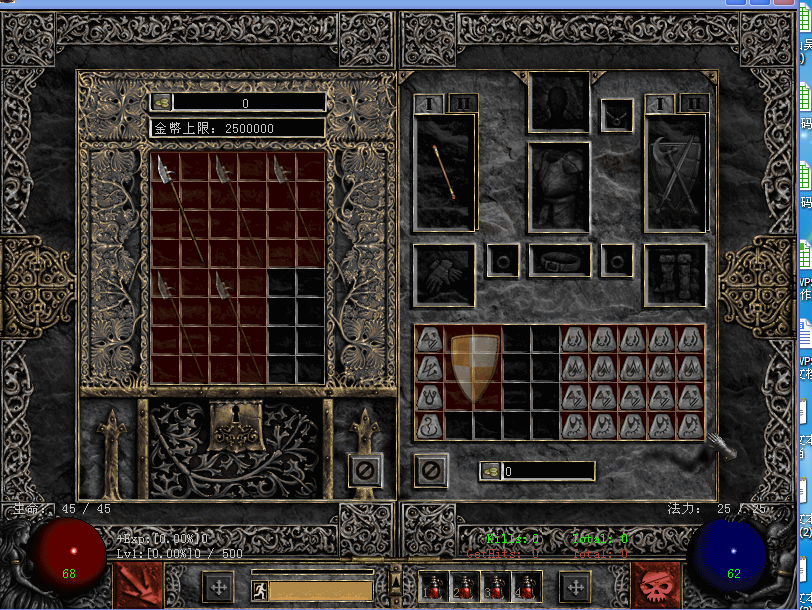This screenshot has width=812, height=610.
Task: Select the belt equipment slot
Action: coord(559,261)
